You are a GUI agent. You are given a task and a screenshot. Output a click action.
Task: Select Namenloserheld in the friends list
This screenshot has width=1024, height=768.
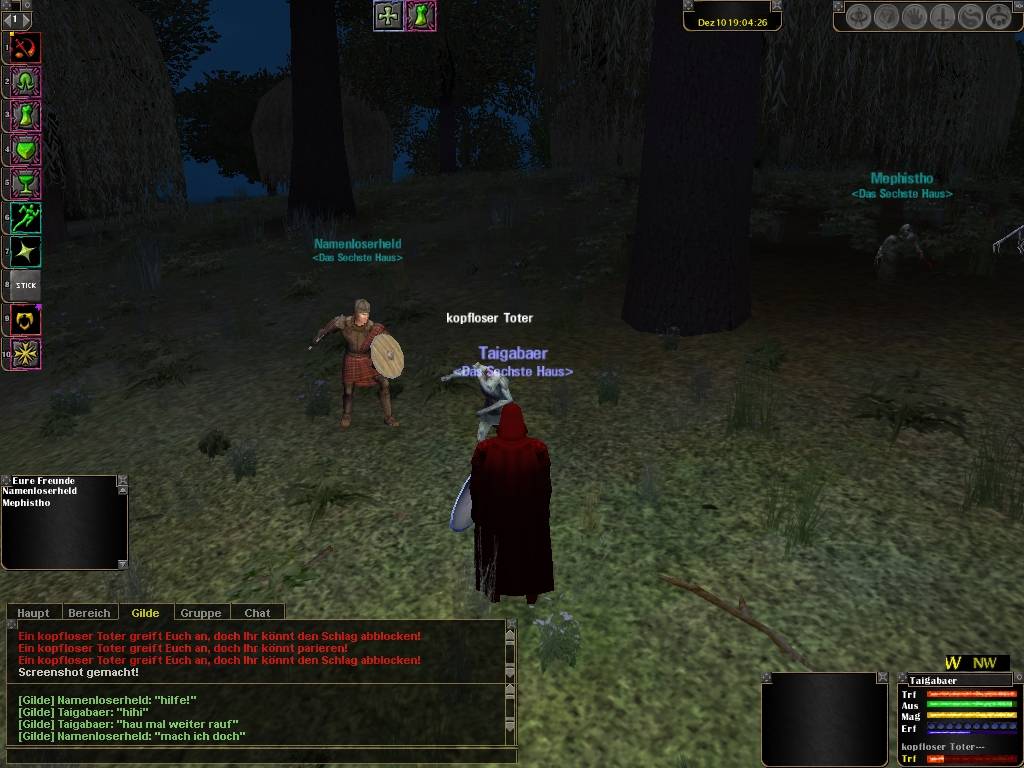coord(40,492)
